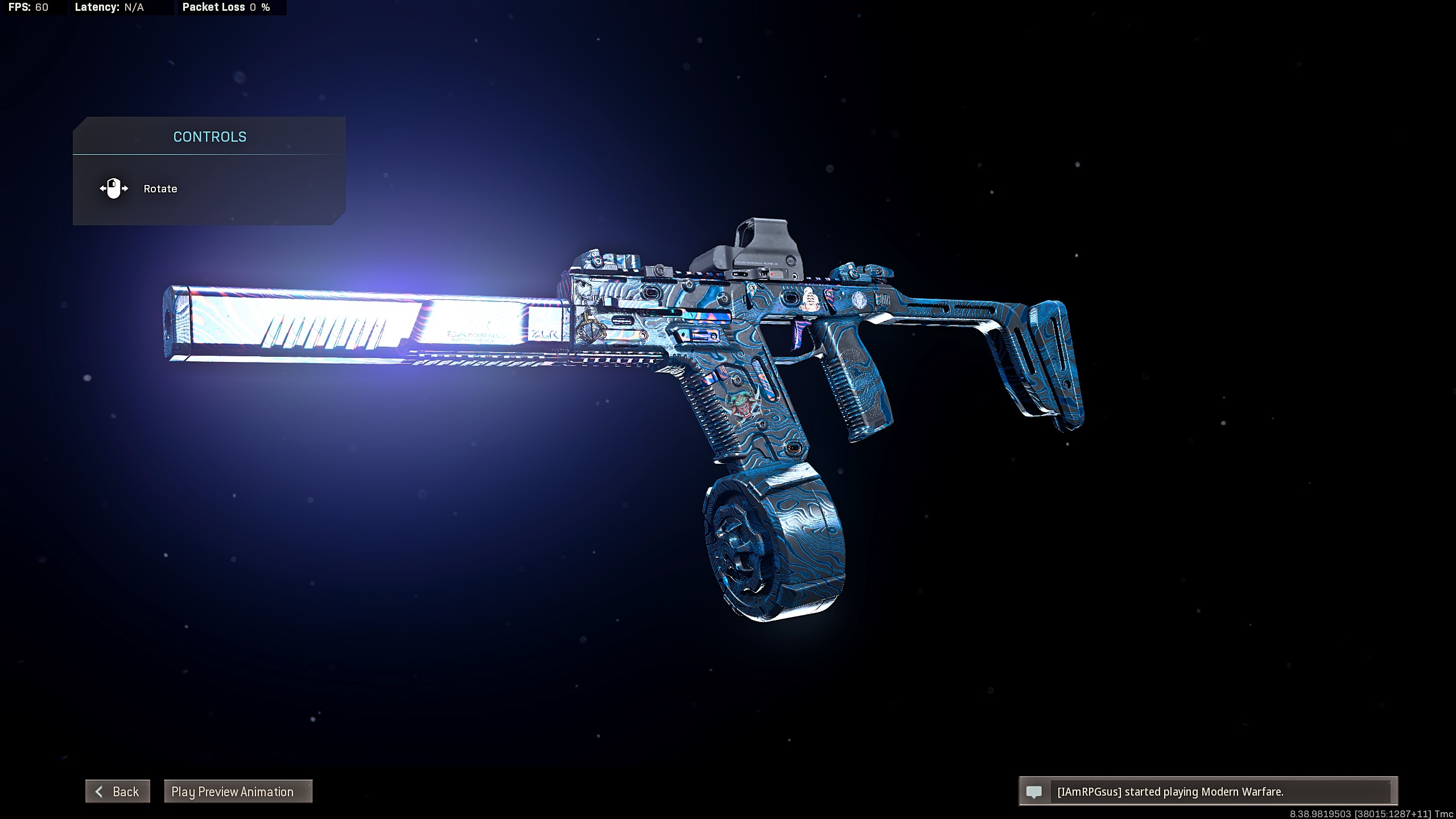Go back with the Back button

tap(118, 791)
